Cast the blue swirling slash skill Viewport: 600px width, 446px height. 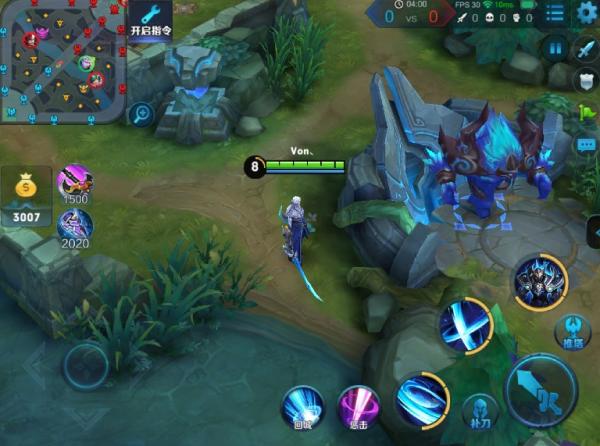click(422, 399)
